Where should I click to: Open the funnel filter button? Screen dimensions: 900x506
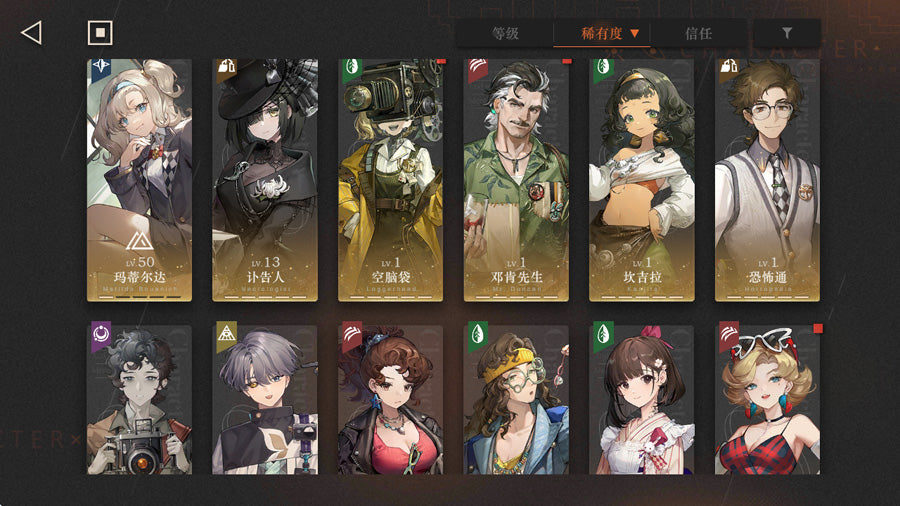click(x=787, y=33)
